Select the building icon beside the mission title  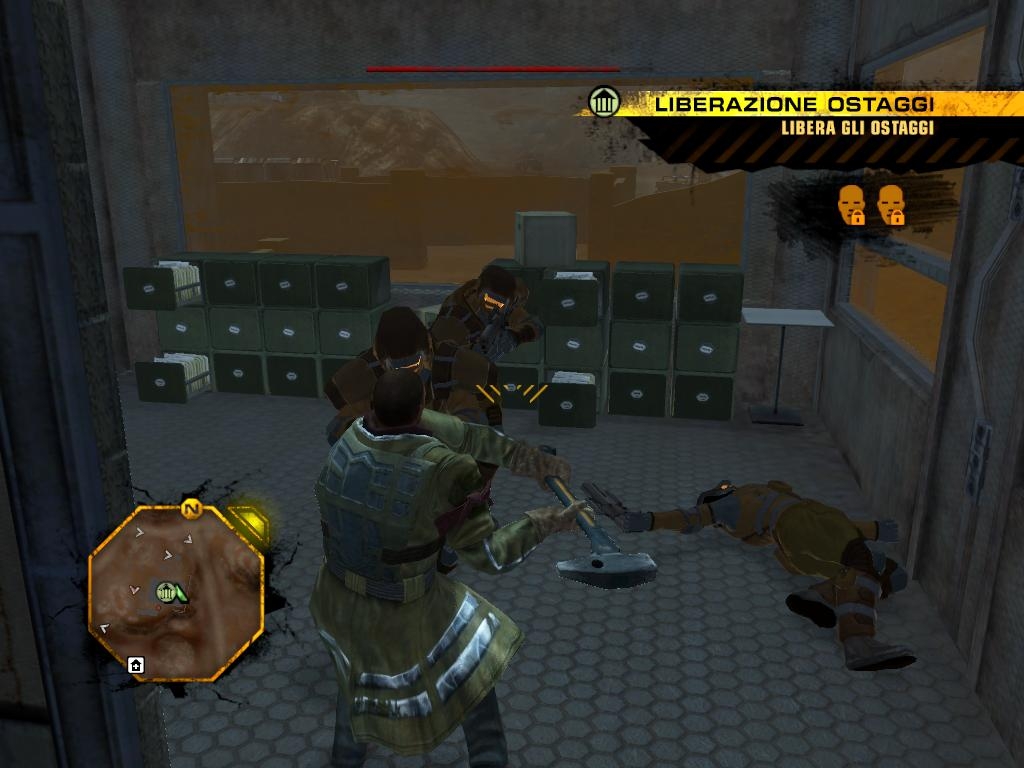pos(603,102)
